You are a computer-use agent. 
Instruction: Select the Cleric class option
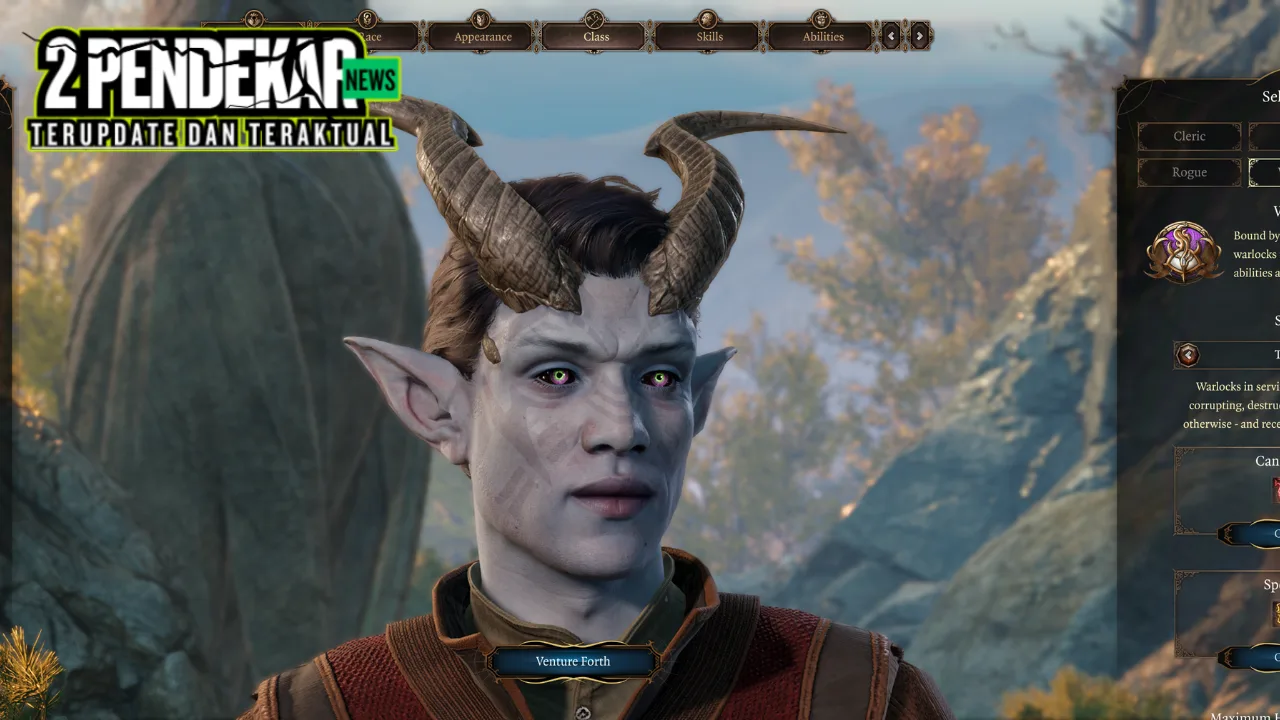[1189, 136]
